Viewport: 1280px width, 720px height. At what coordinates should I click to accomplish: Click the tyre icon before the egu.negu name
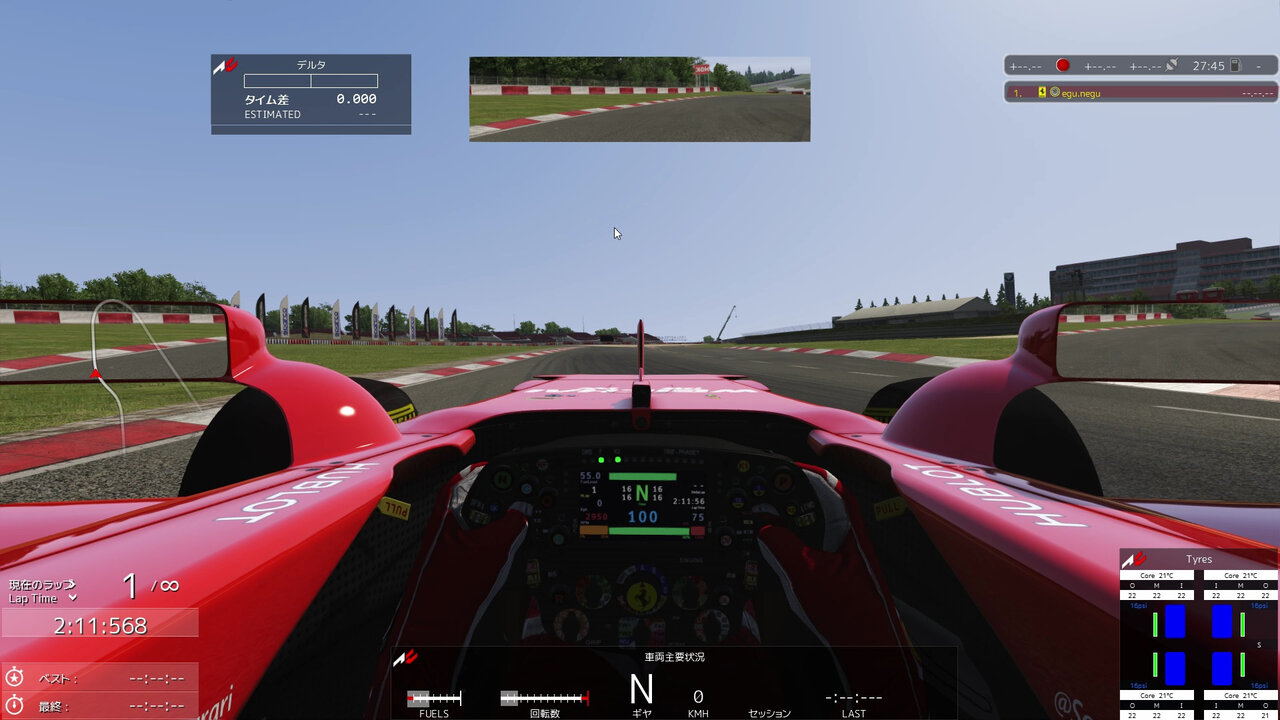(x=1055, y=92)
